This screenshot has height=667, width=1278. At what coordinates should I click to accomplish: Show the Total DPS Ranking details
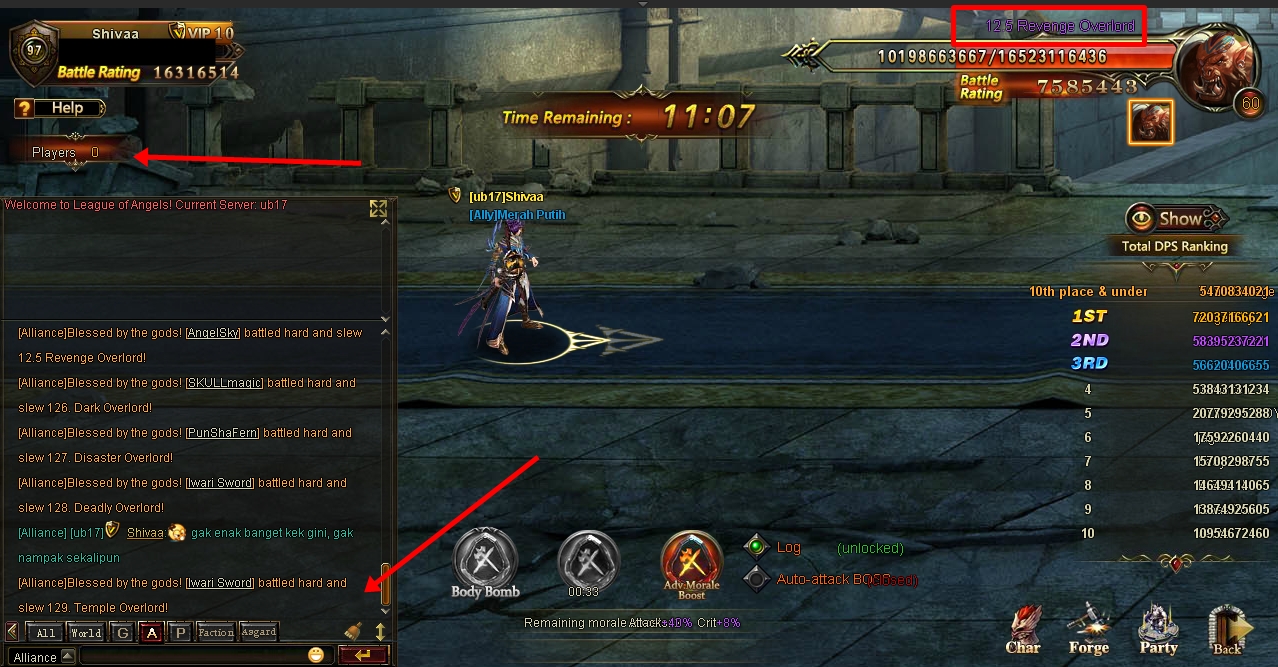pos(1175,219)
